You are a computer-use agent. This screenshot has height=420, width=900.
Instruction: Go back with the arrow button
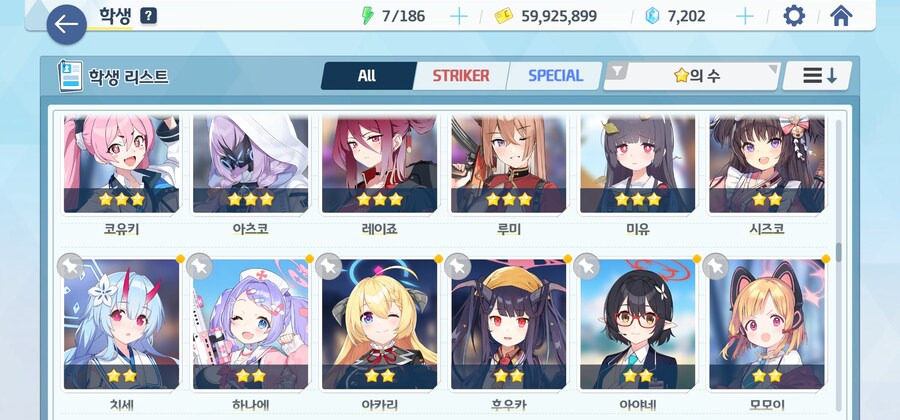click(66, 24)
